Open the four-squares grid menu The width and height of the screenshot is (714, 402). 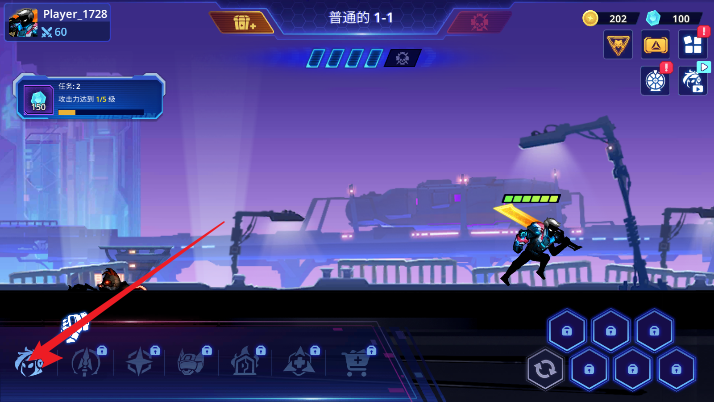point(692,44)
